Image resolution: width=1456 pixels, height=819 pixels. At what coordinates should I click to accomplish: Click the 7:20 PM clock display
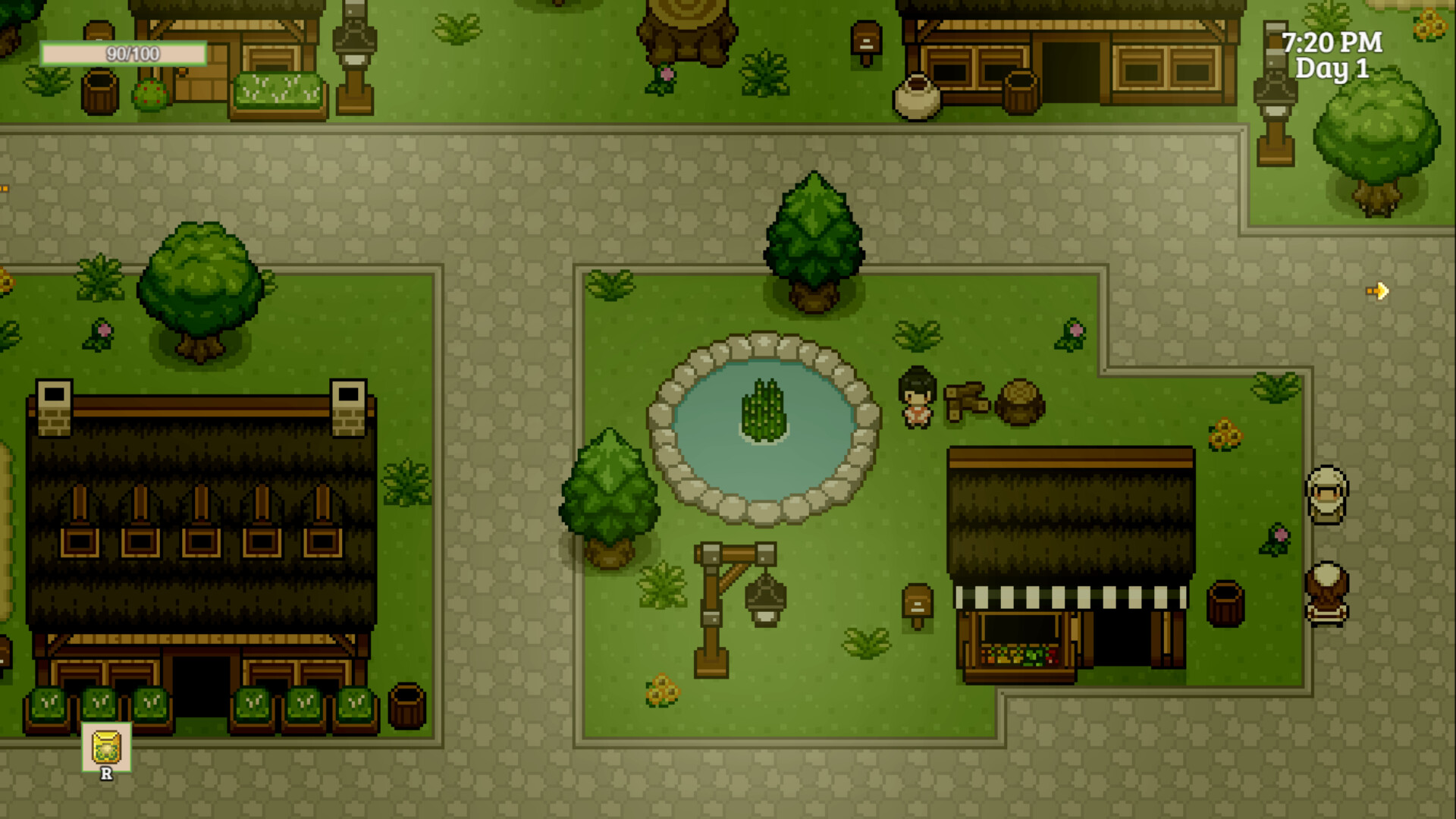[x=1332, y=43]
